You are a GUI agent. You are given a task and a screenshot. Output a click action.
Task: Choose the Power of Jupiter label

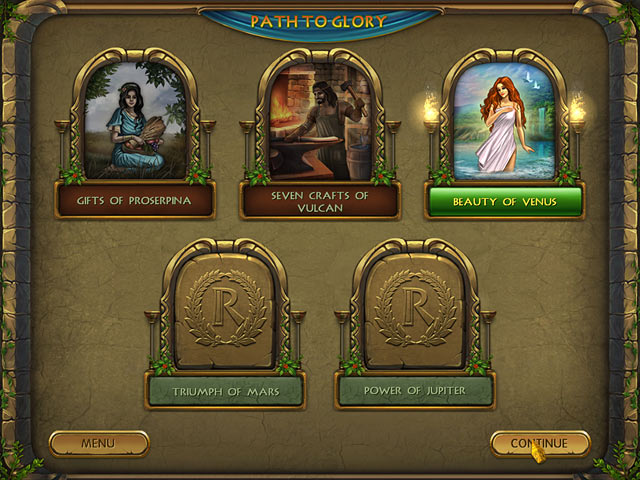coord(416,391)
